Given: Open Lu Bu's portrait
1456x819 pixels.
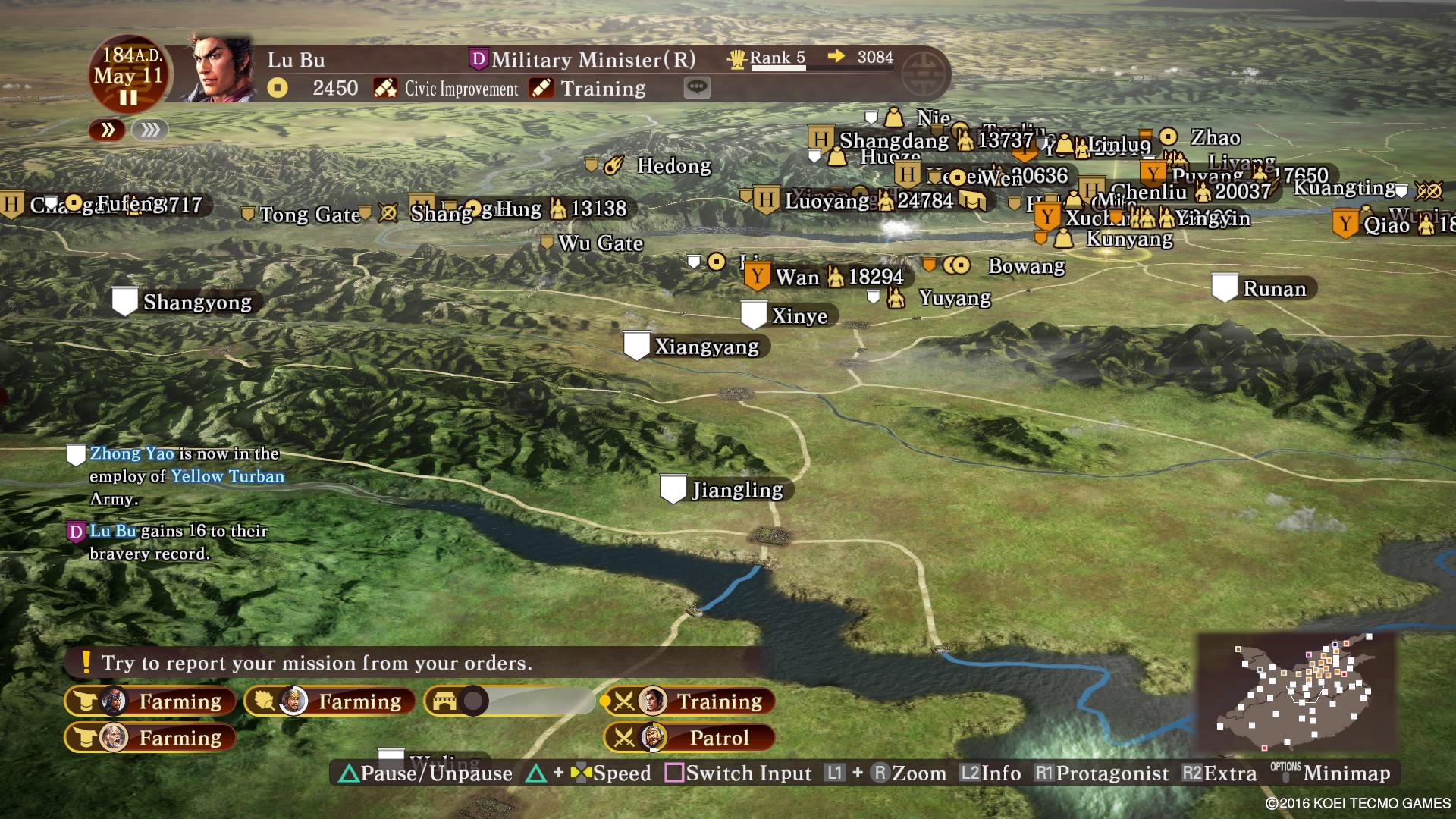Looking at the screenshot, I should click(222, 70).
